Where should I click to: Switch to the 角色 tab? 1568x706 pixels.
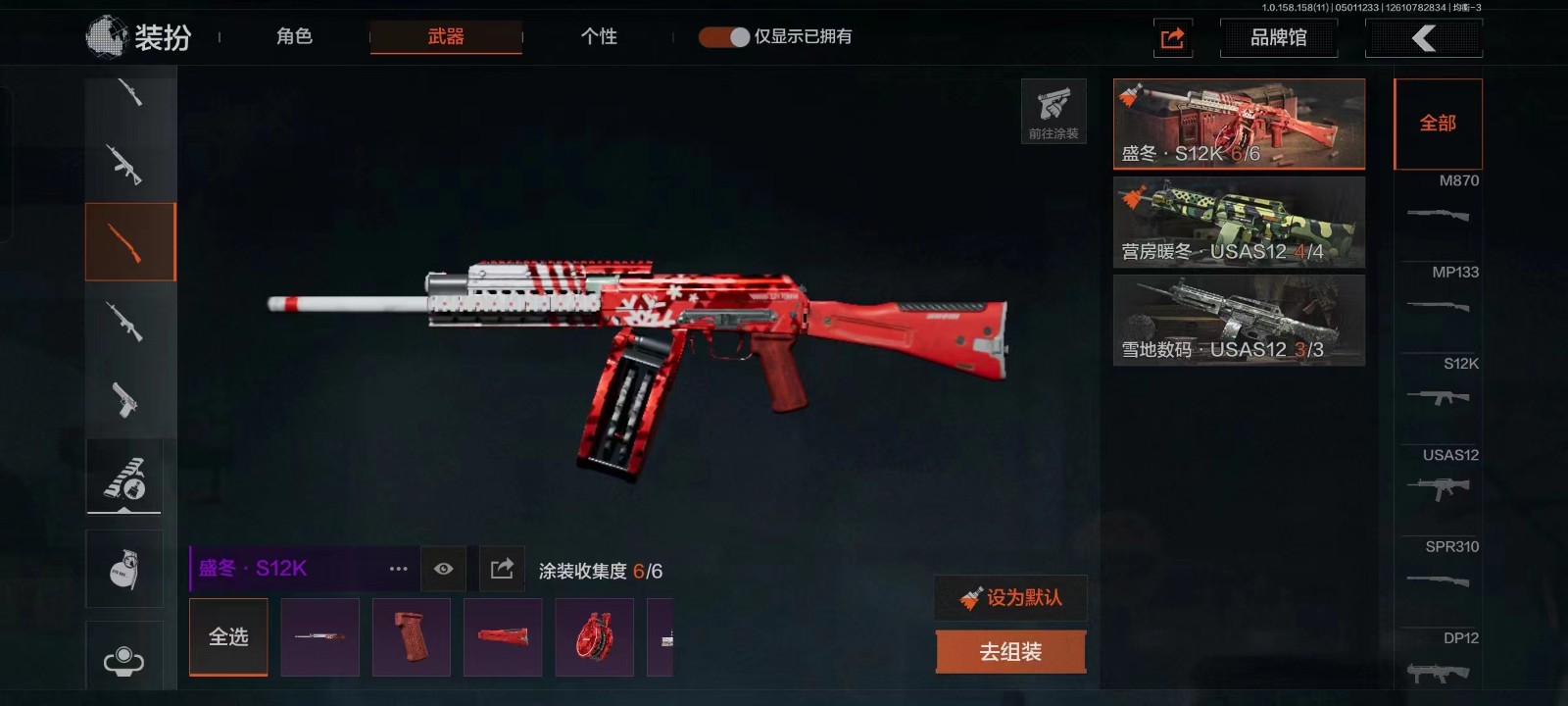pos(294,37)
